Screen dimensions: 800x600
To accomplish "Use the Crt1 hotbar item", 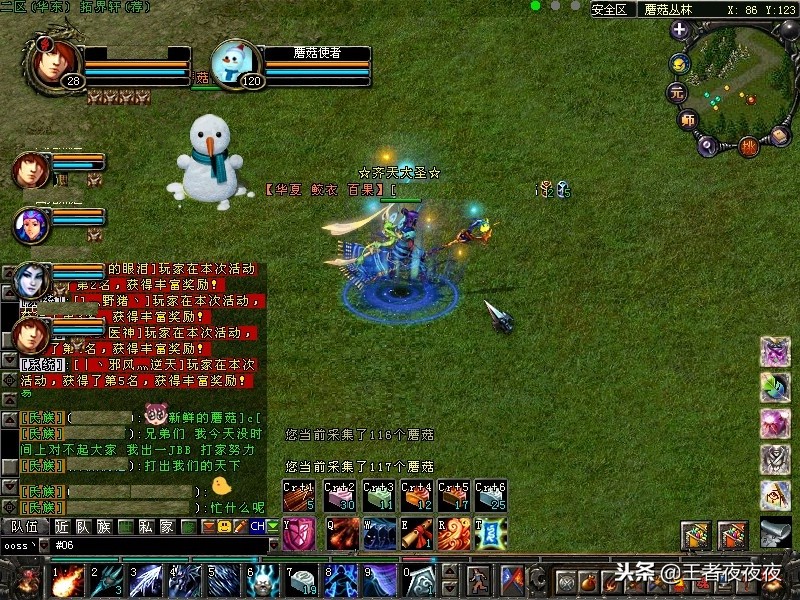I will pyautogui.click(x=298, y=497).
